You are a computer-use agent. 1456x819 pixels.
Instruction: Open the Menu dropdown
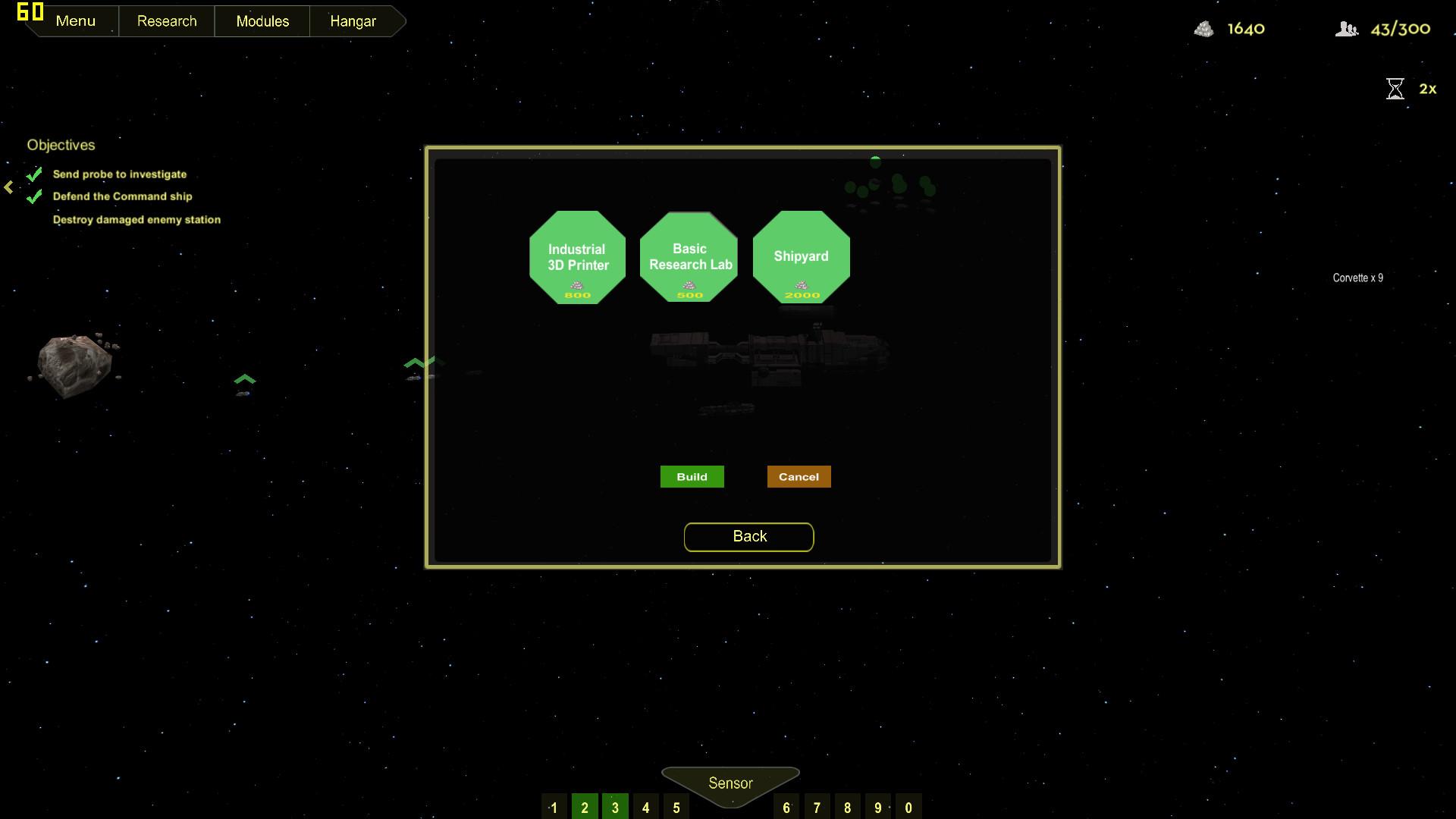75,20
